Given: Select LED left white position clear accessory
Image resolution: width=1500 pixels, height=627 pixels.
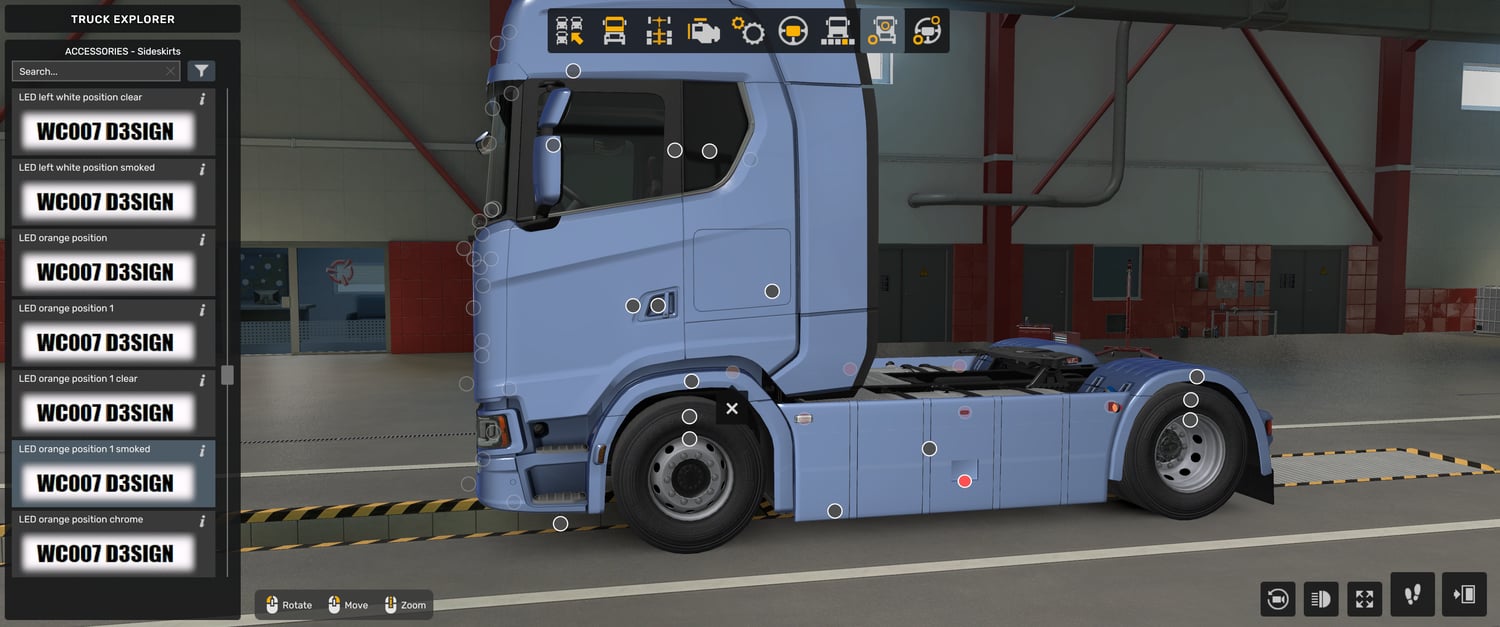Looking at the screenshot, I should 104,131.
